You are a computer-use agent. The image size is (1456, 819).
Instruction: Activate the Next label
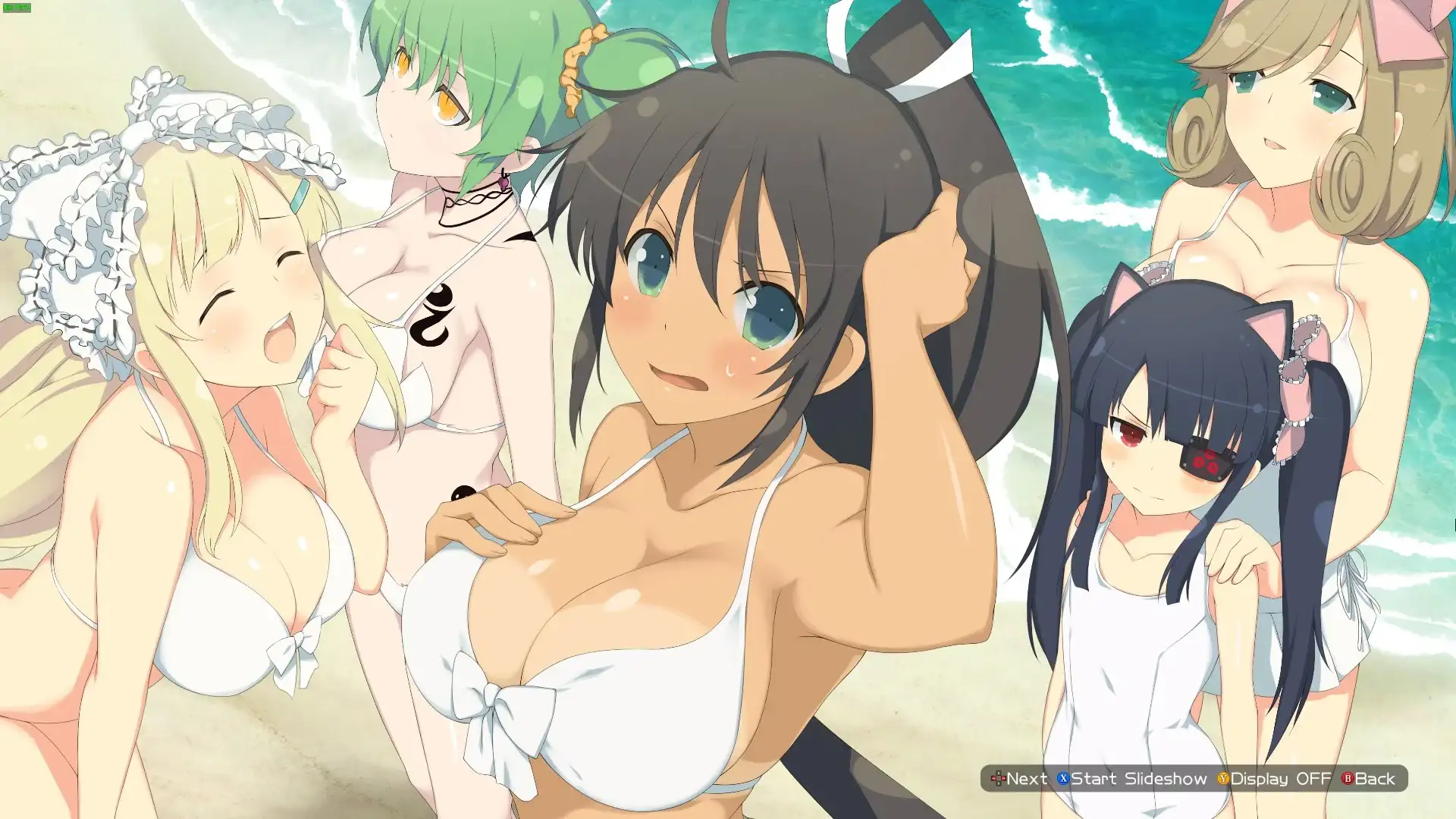[x=1028, y=779]
